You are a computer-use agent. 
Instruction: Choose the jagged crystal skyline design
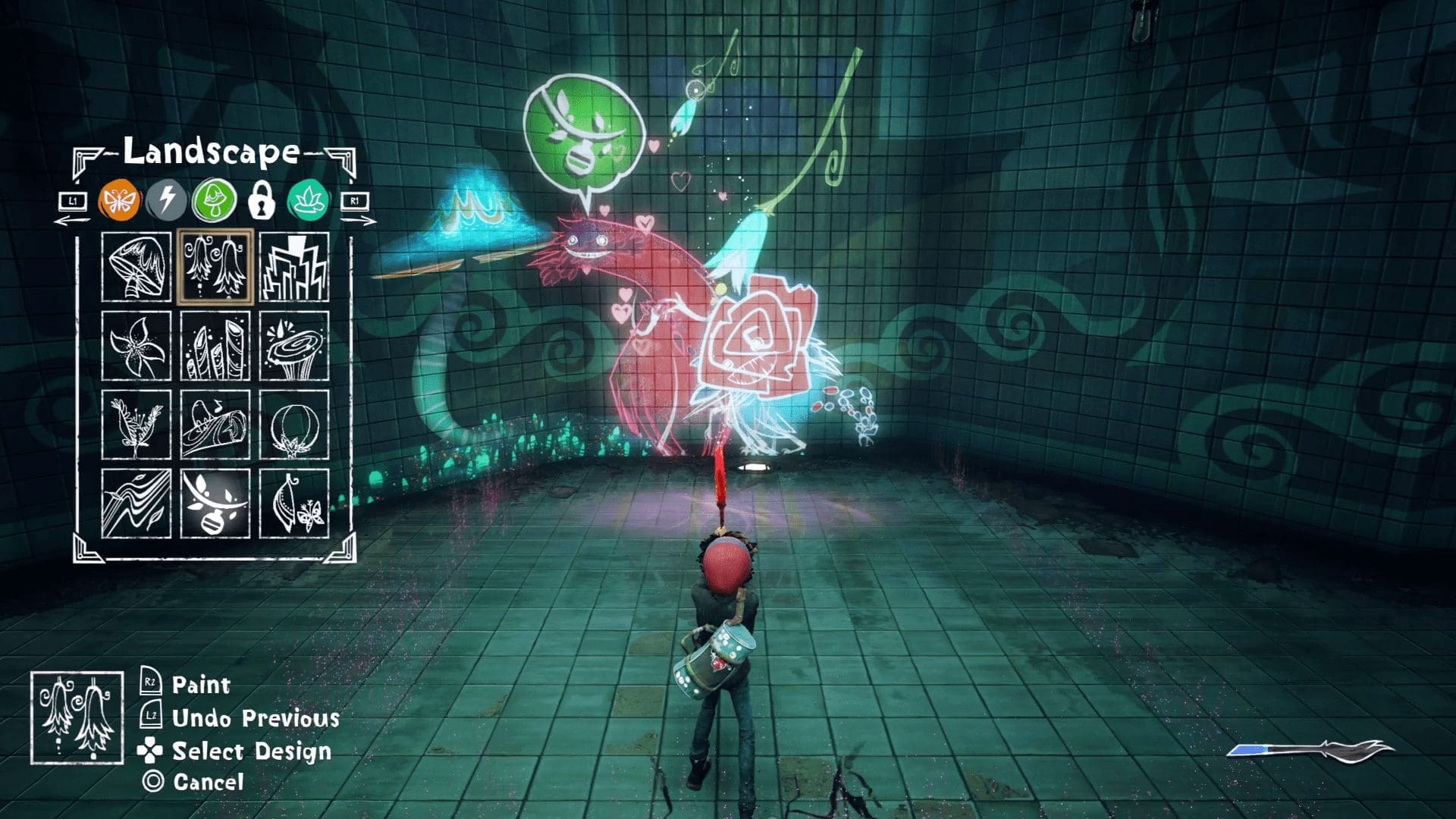[x=294, y=267]
